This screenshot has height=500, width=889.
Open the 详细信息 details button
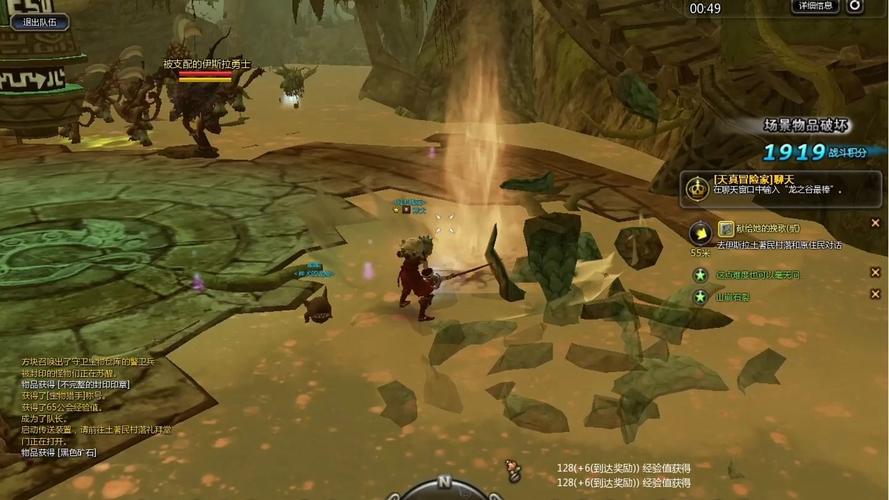click(814, 6)
